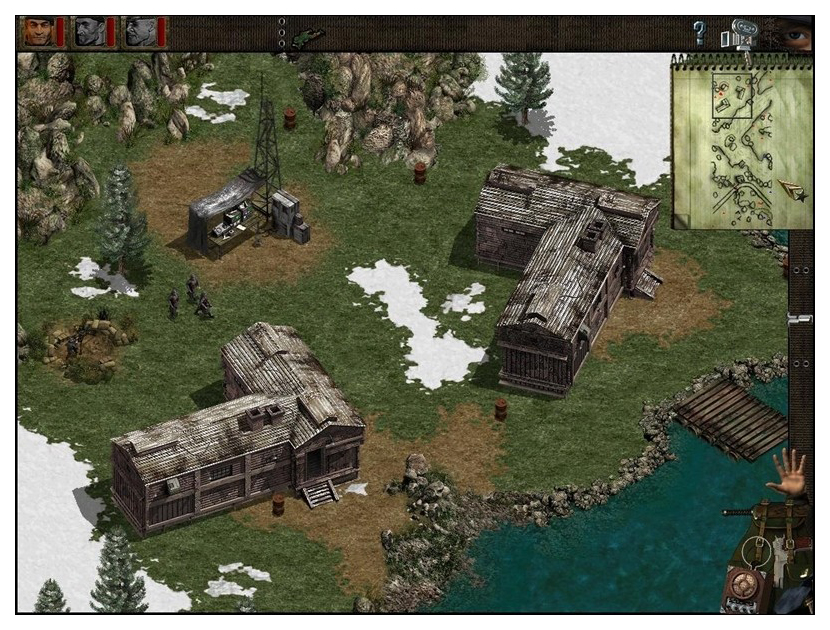Select the first commando portrait
The width and height of the screenshot is (830, 630).
37,33
